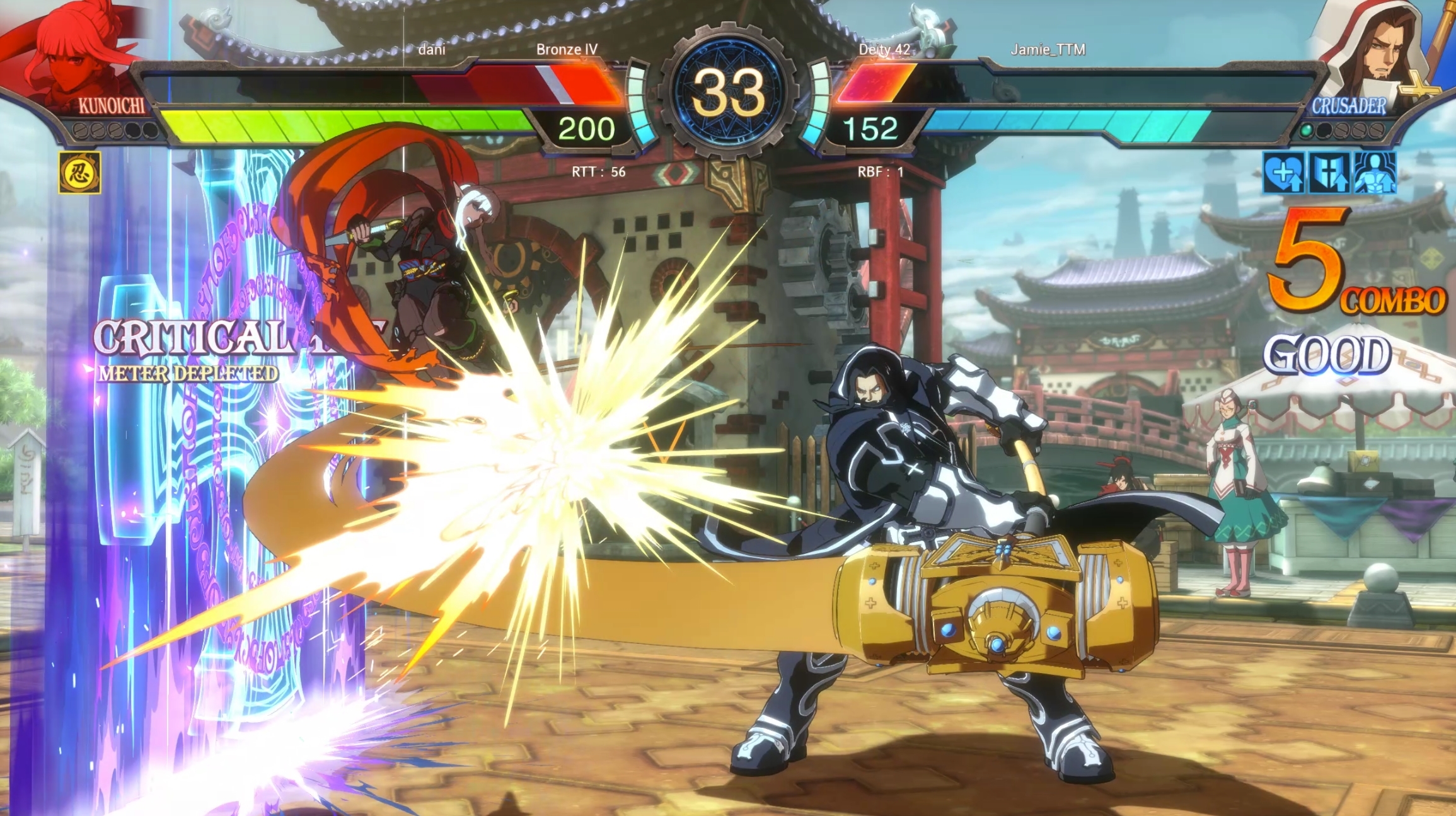Click the yellow ninja kanji skill icon

tap(79, 173)
